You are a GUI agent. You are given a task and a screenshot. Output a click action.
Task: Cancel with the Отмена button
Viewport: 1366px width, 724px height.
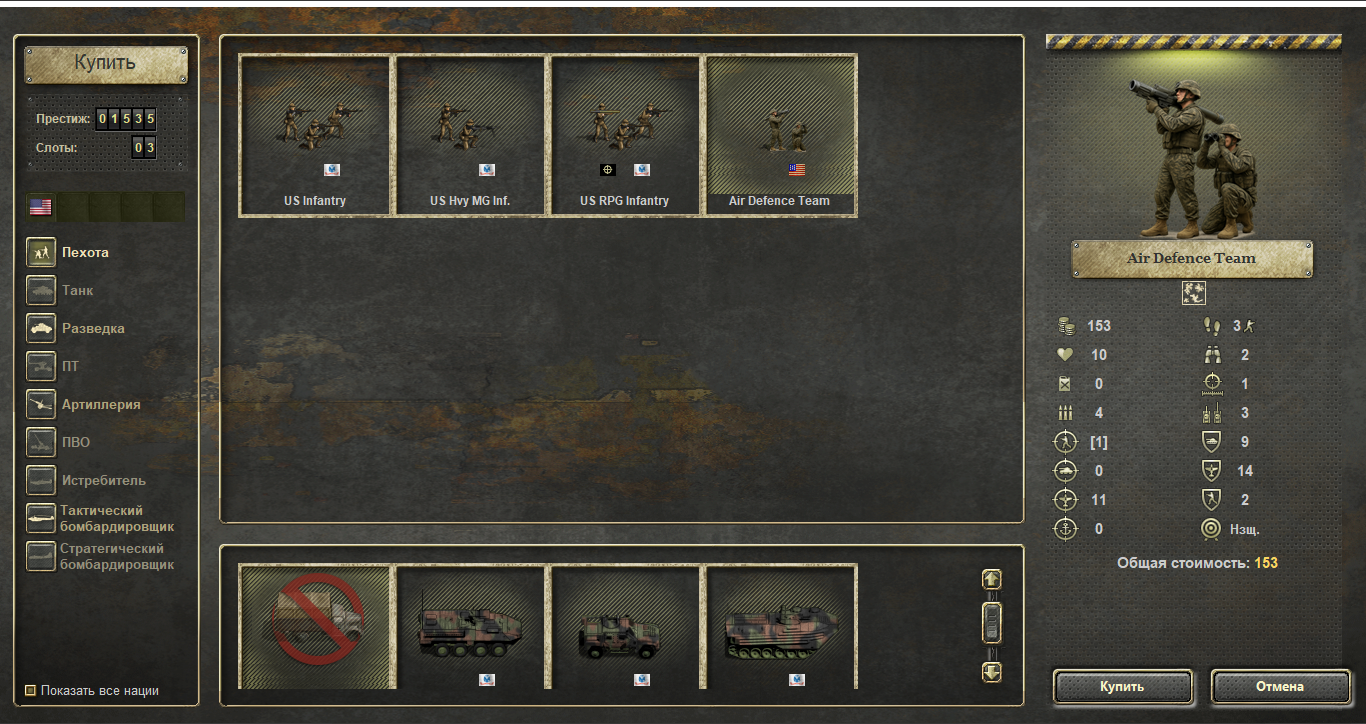[x=1280, y=687]
